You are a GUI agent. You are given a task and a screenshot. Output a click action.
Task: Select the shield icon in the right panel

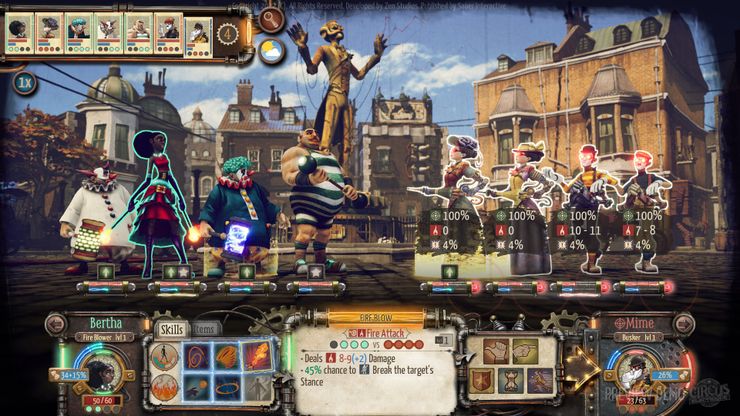(x=483, y=381)
